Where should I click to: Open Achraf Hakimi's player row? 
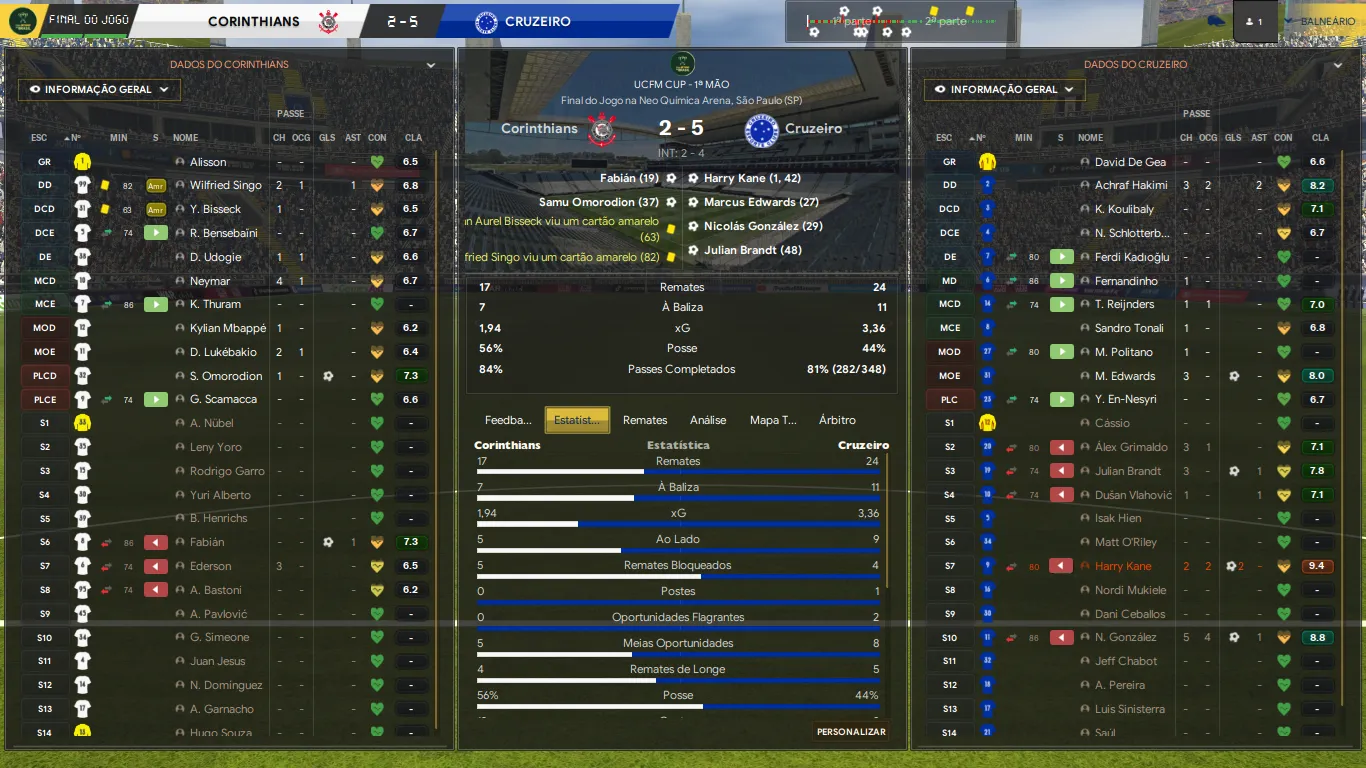1131,185
